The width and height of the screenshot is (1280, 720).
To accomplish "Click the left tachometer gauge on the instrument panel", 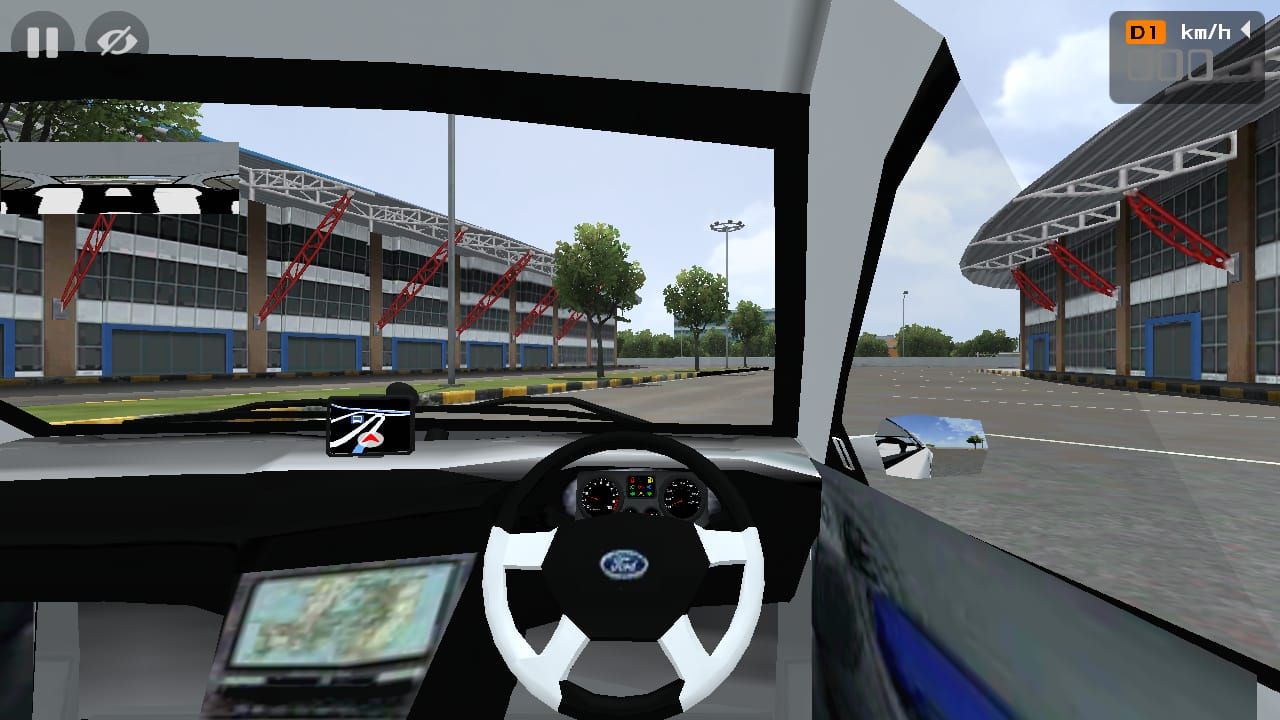I will [x=598, y=495].
